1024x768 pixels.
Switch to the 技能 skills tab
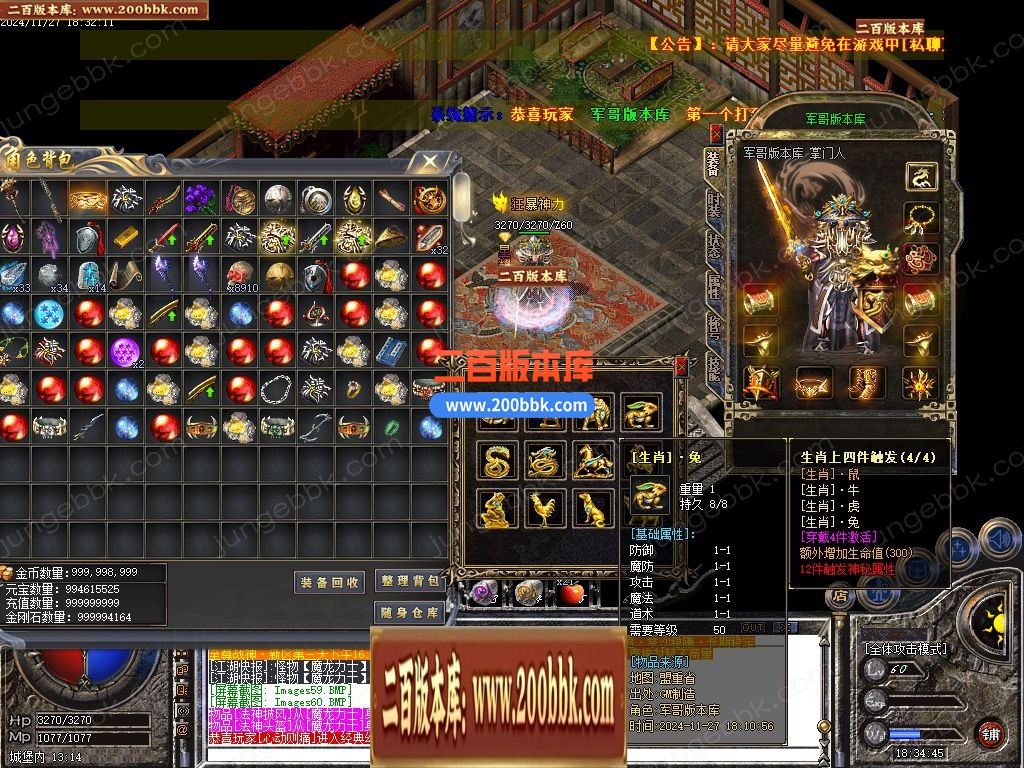(x=713, y=368)
